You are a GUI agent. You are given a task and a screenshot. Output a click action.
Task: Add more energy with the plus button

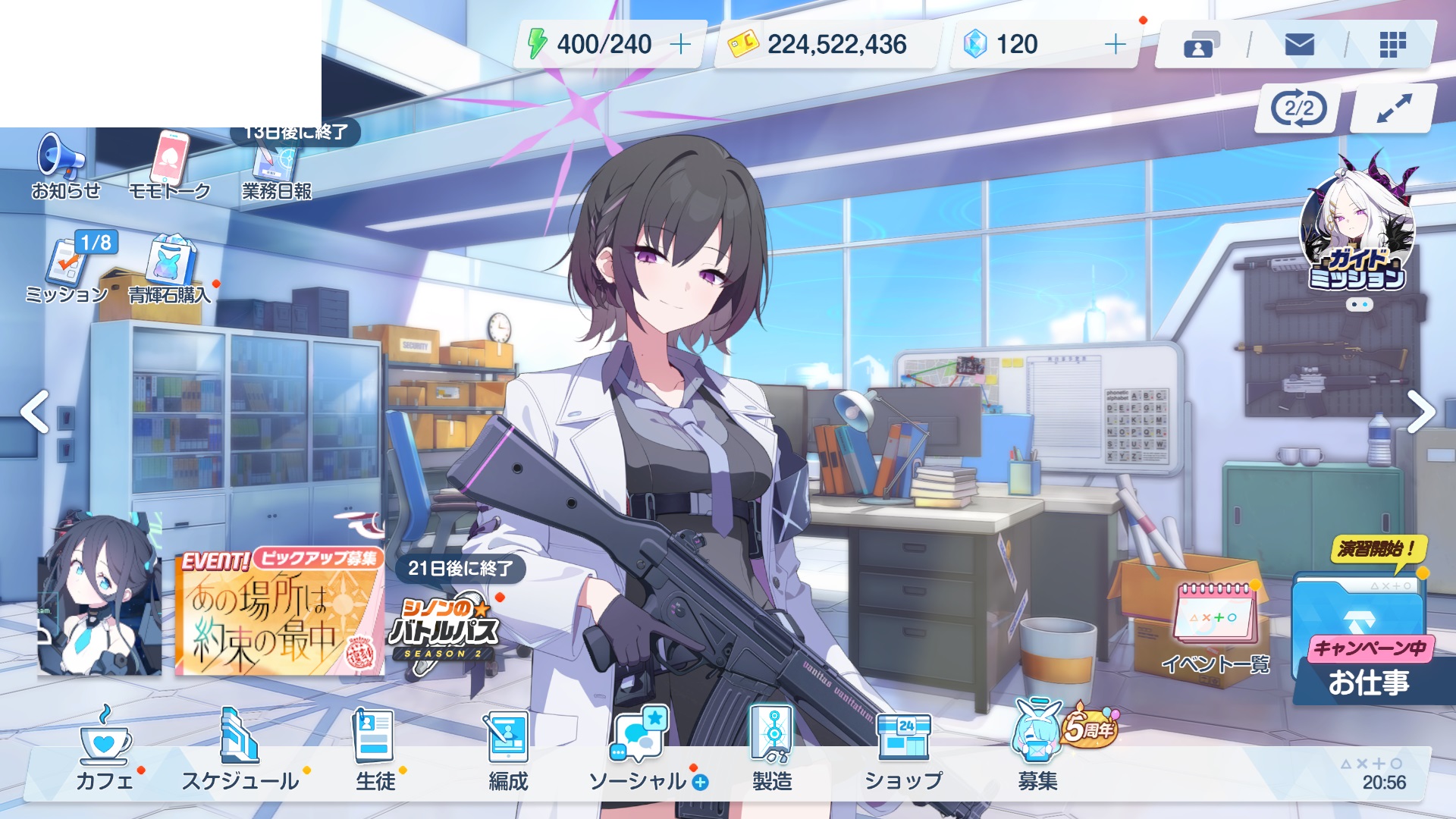(680, 45)
